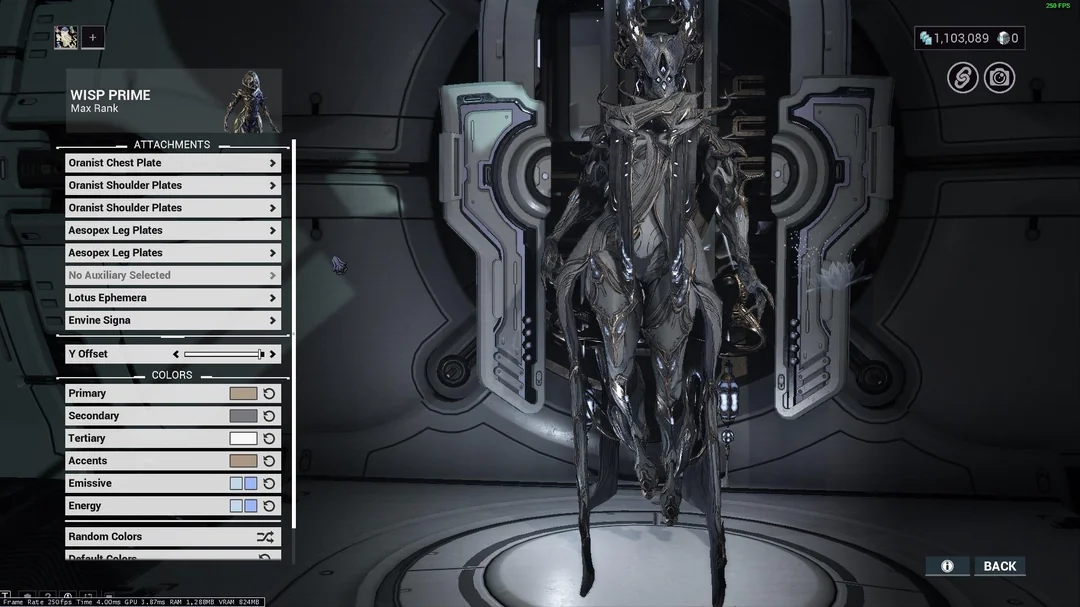Select the first loadout slot thumbnail
The width and height of the screenshot is (1080, 607).
[66, 38]
